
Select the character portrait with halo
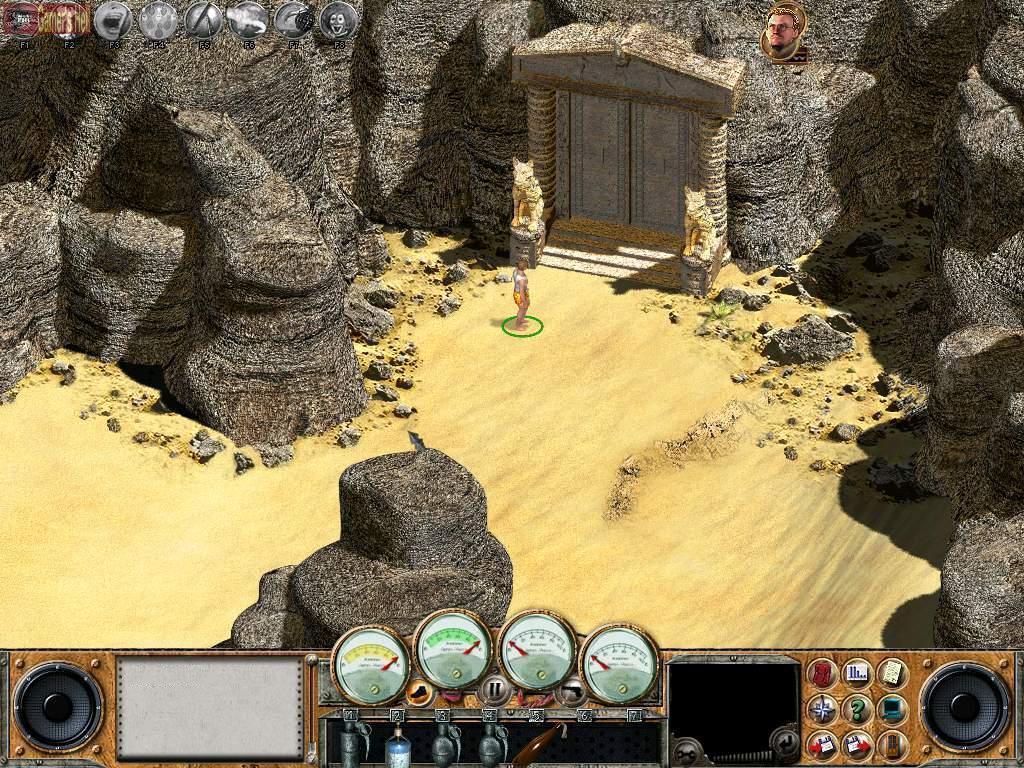pyautogui.click(x=786, y=35)
